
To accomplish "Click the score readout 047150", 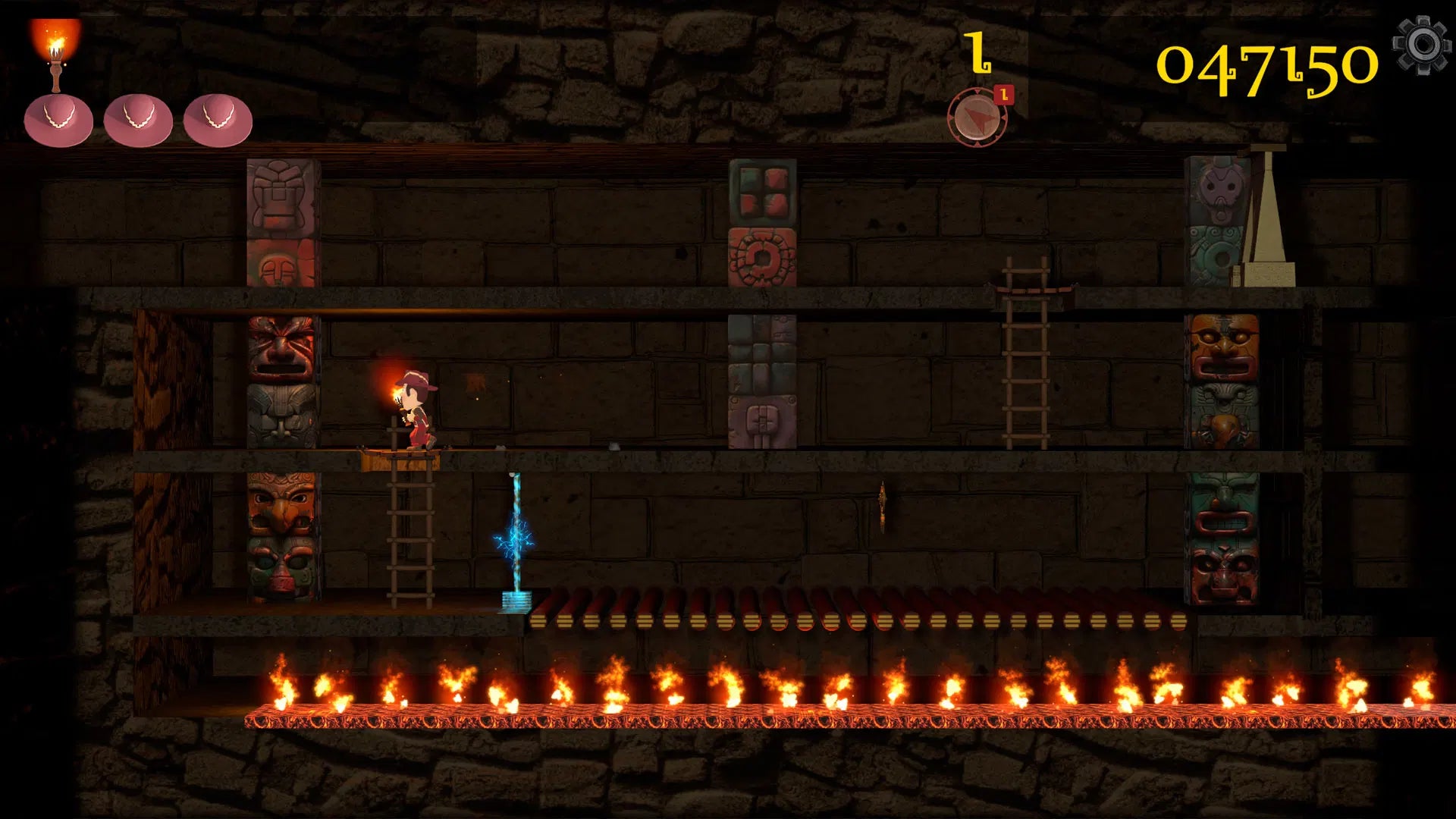I will 1266,64.
